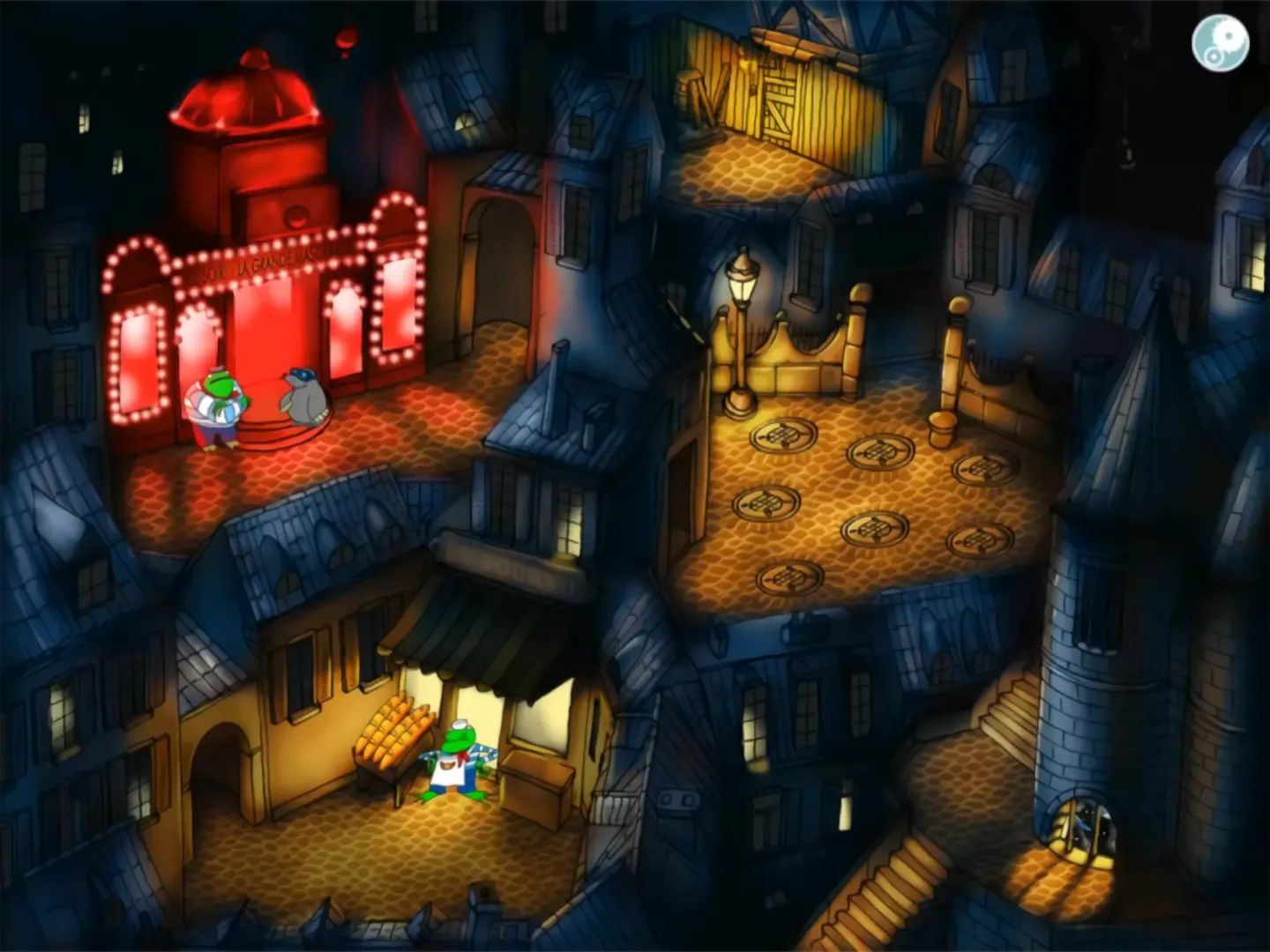This screenshot has height=952, width=1270.
Task: Click the barrel near the alley gate
Action: click(x=686, y=88)
